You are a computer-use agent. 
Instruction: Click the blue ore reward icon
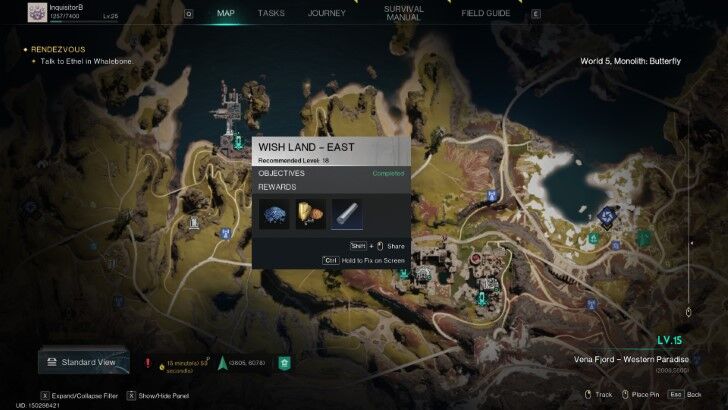click(273, 214)
